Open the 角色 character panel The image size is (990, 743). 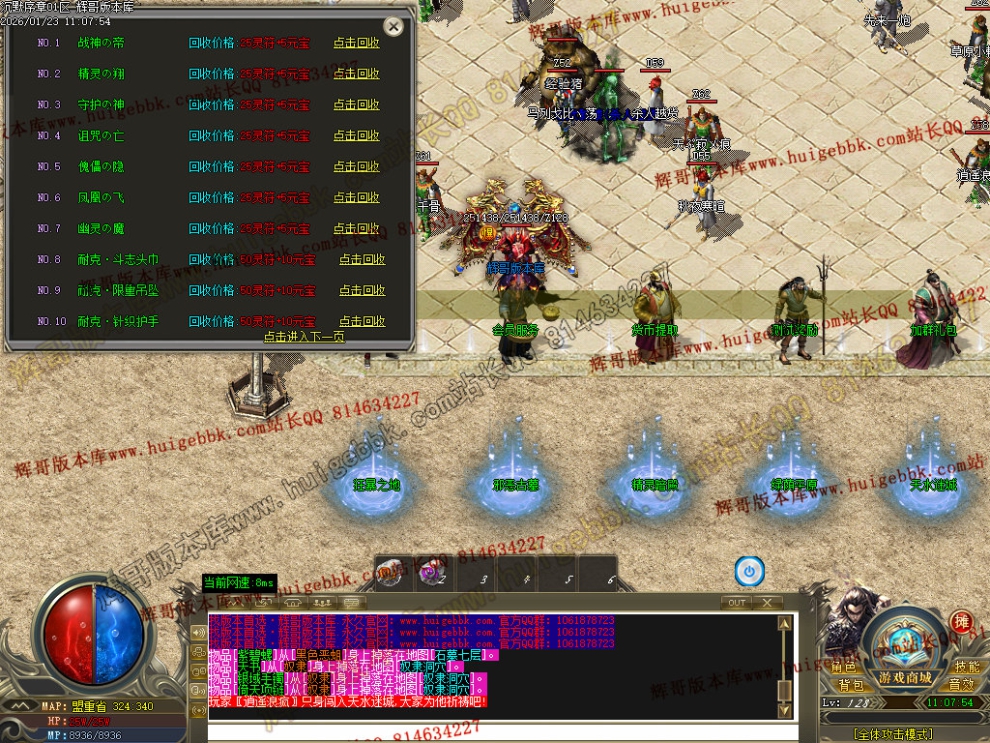844,667
